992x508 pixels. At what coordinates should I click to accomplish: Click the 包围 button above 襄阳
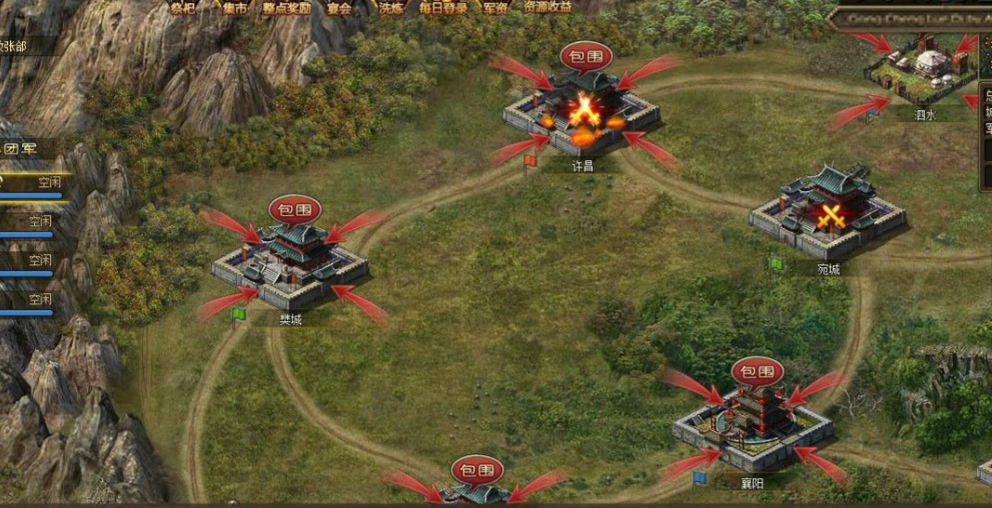point(756,372)
